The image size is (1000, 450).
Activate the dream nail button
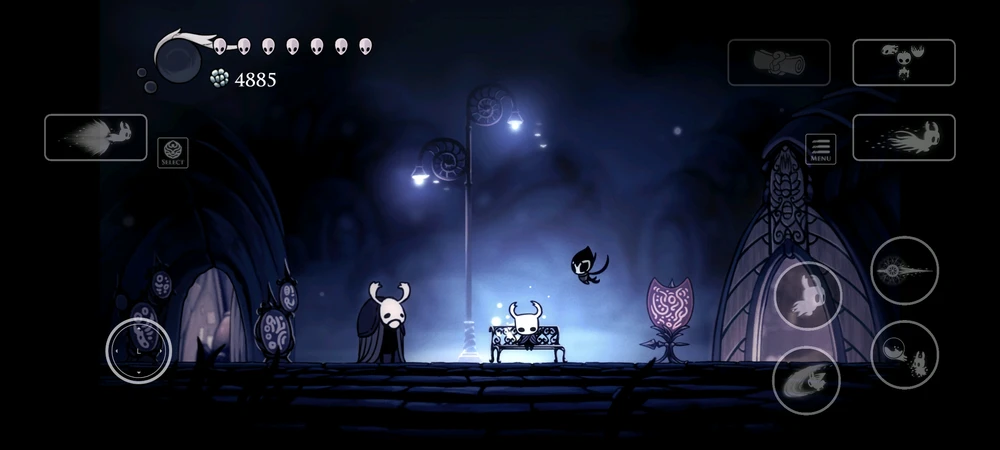tap(904, 270)
